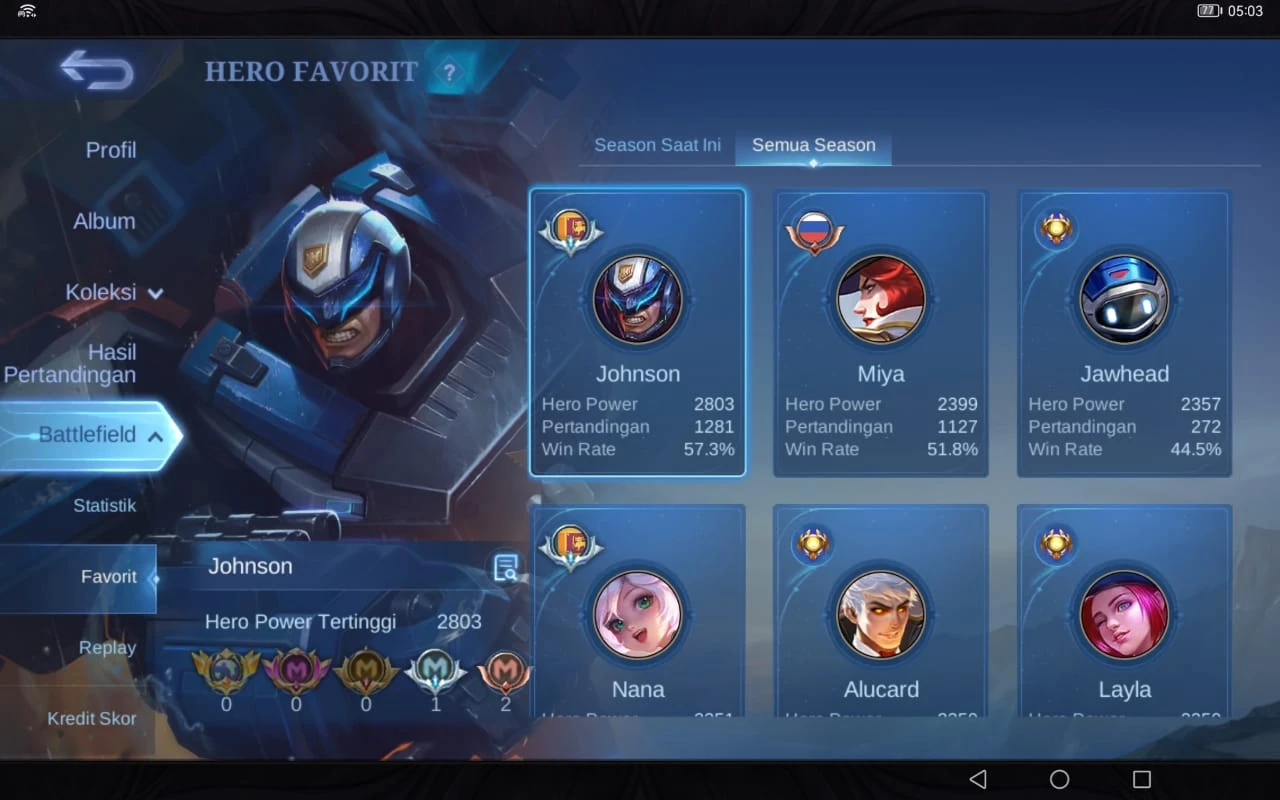Open the Album section
1280x800 pixels.
104,221
